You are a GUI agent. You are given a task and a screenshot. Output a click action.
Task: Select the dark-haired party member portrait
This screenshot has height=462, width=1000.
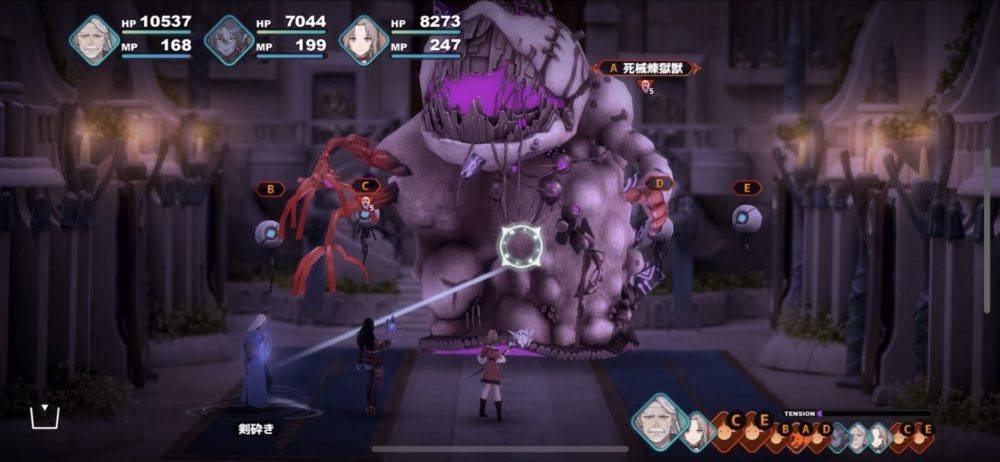point(228,40)
